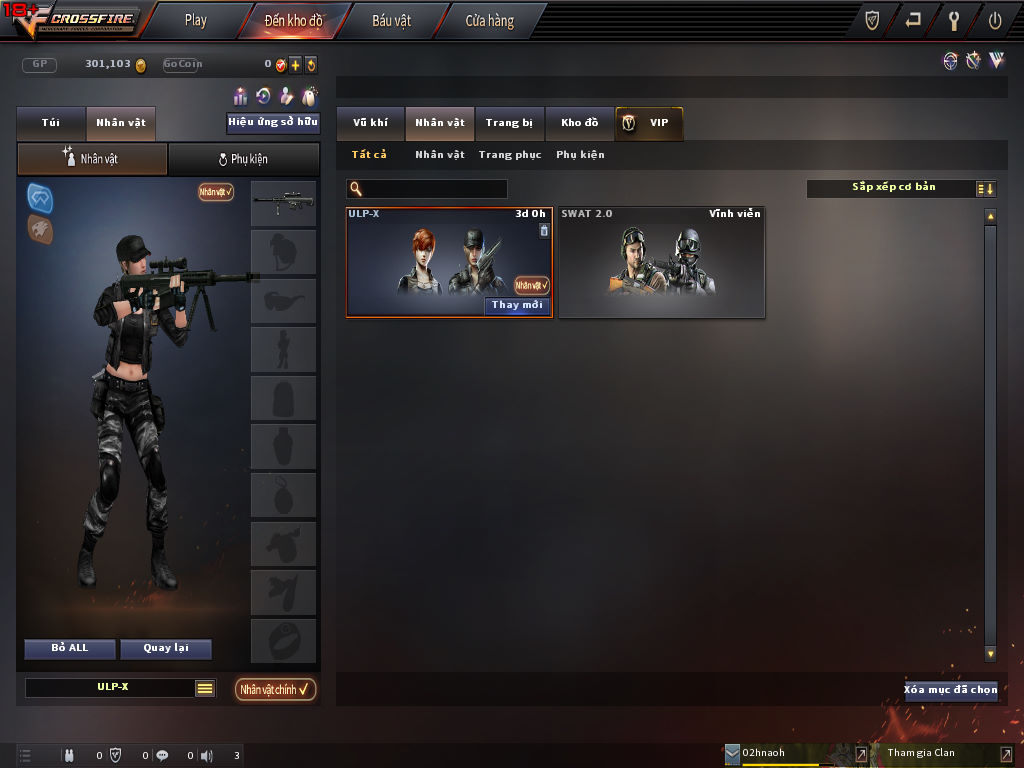This screenshot has width=1024, height=768.
Task: Click the Bỏ ALL button
Action: point(70,648)
